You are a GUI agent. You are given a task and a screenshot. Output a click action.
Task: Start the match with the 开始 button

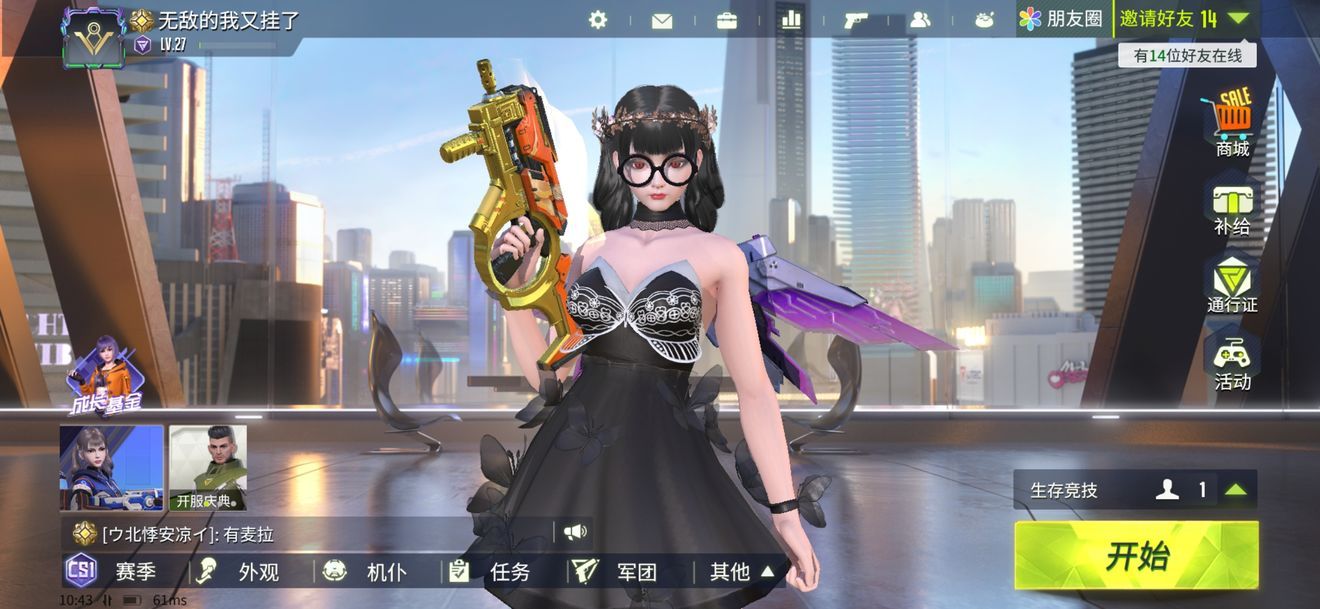(x=1136, y=556)
